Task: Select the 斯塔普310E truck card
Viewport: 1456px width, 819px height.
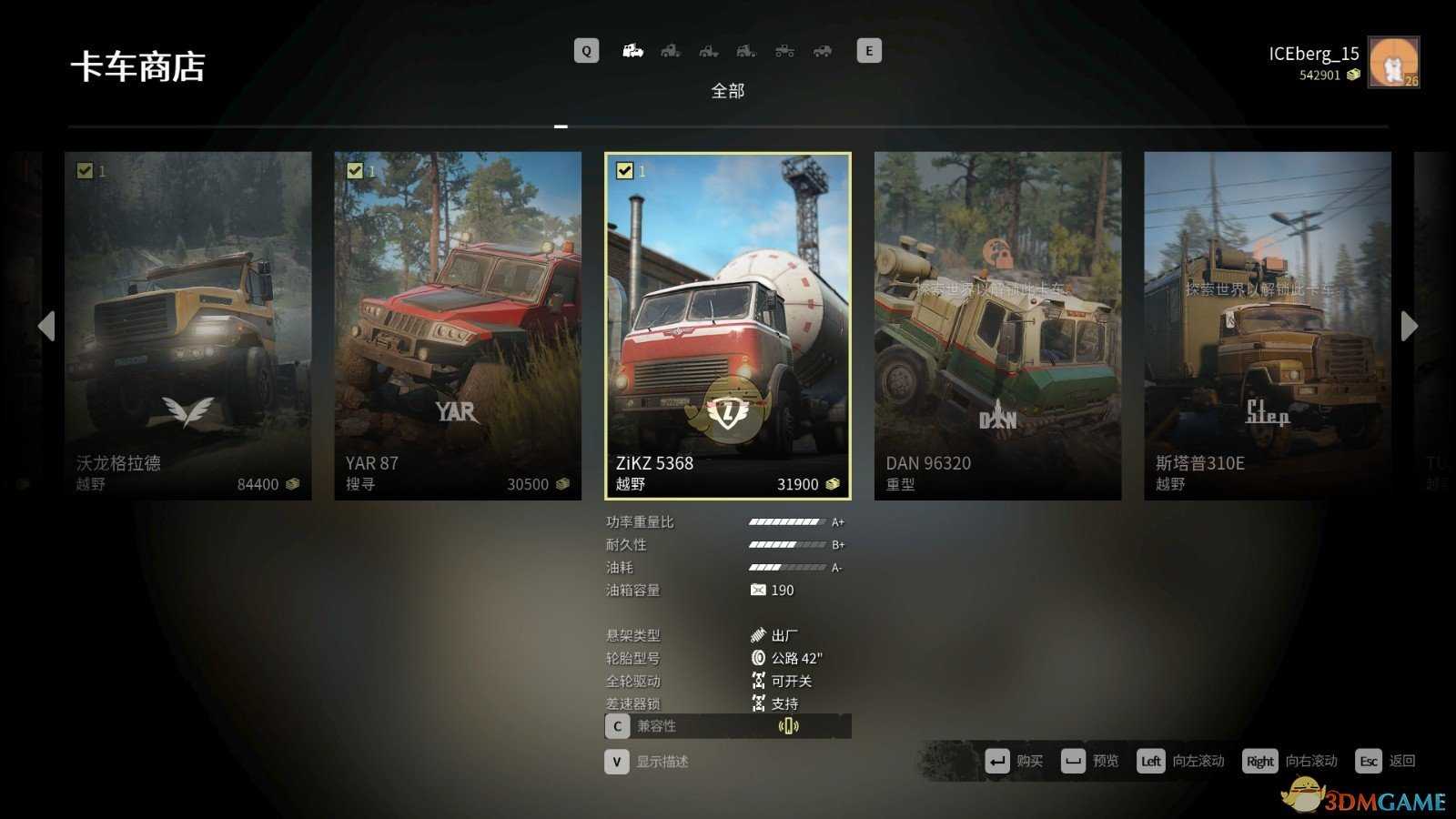Action: [1267, 325]
